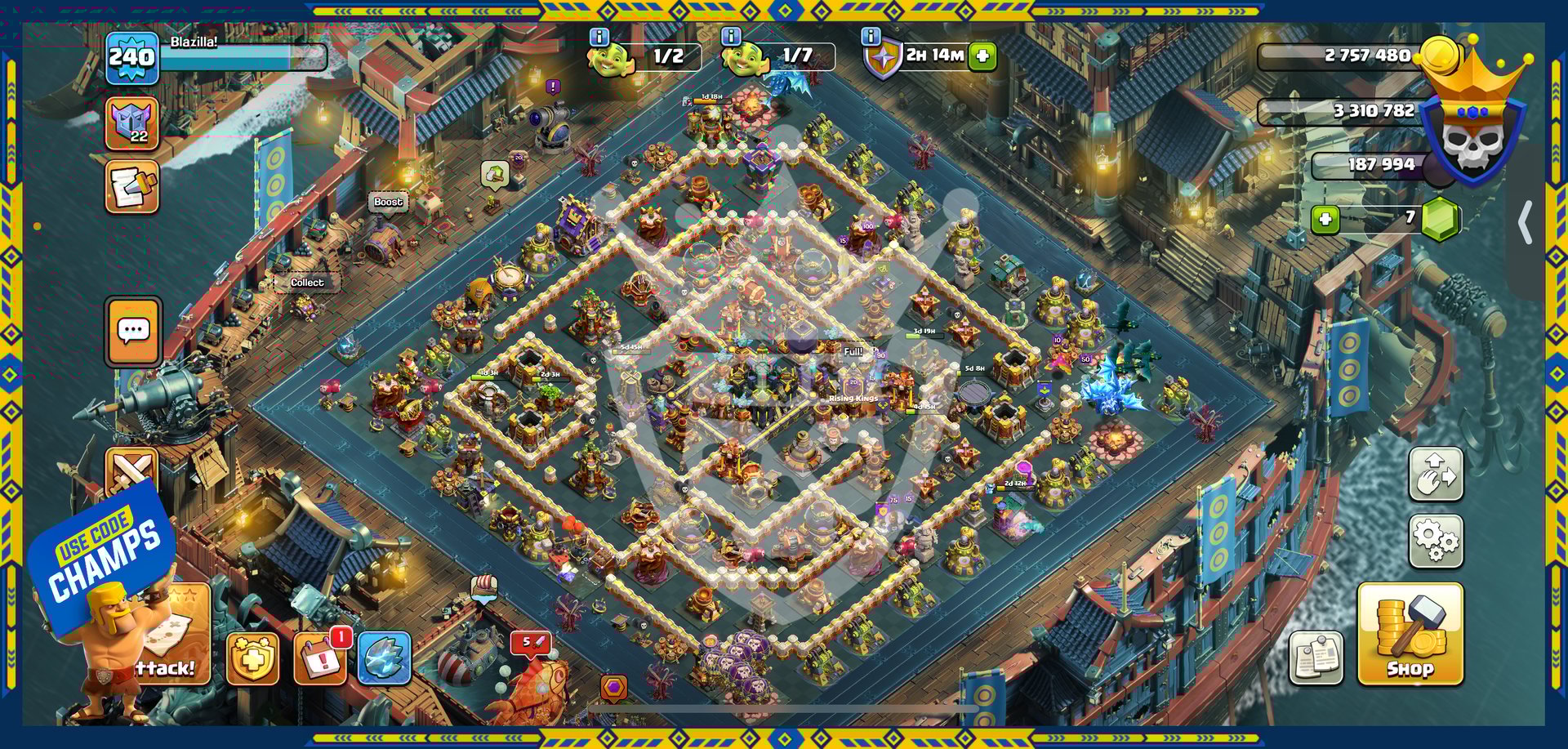Buy gems with the green plus button
1568x749 pixels.
[1325, 219]
